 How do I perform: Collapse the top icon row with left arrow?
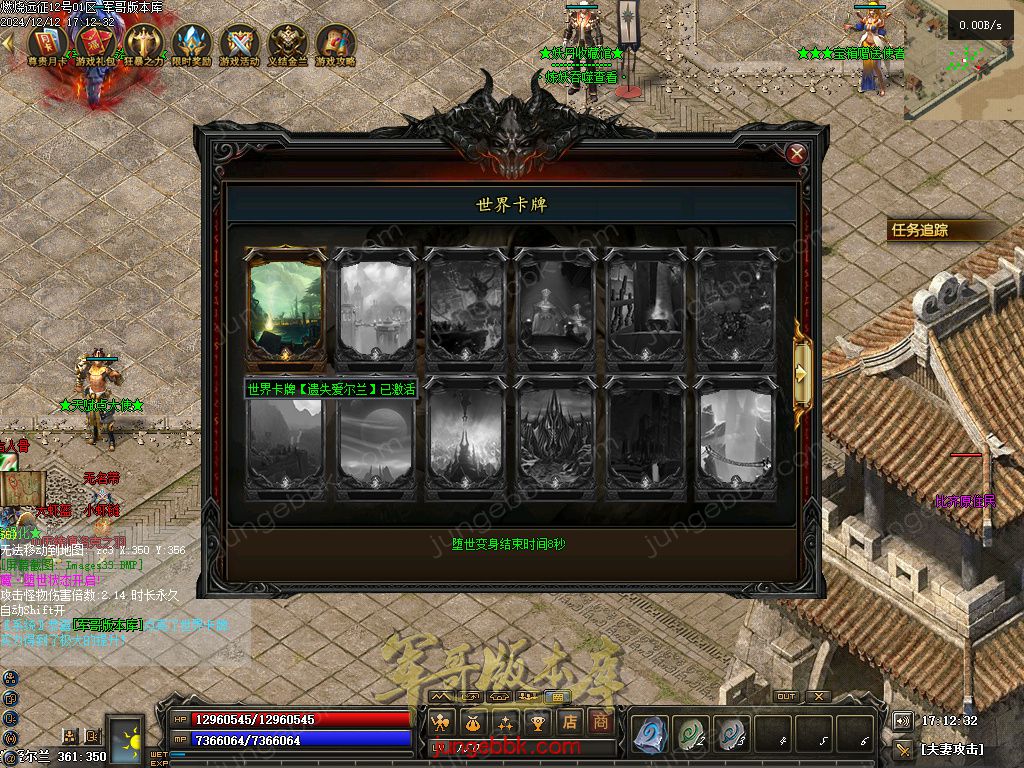pyautogui.click(x=8, y=42)
